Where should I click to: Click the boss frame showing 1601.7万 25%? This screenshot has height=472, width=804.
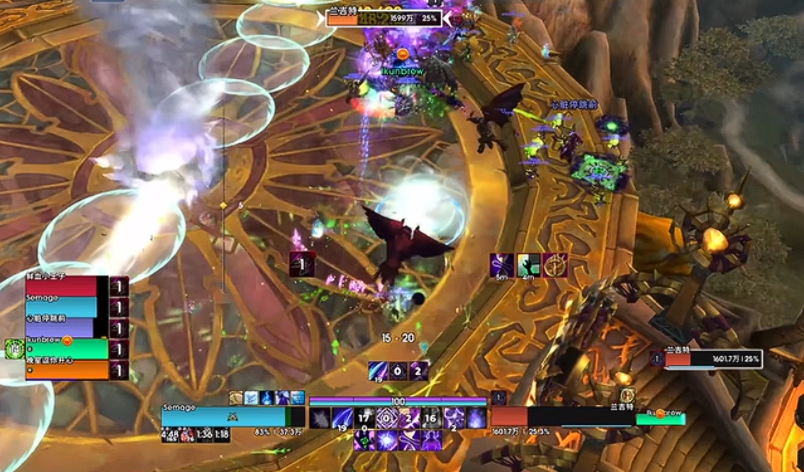point(713,359)
